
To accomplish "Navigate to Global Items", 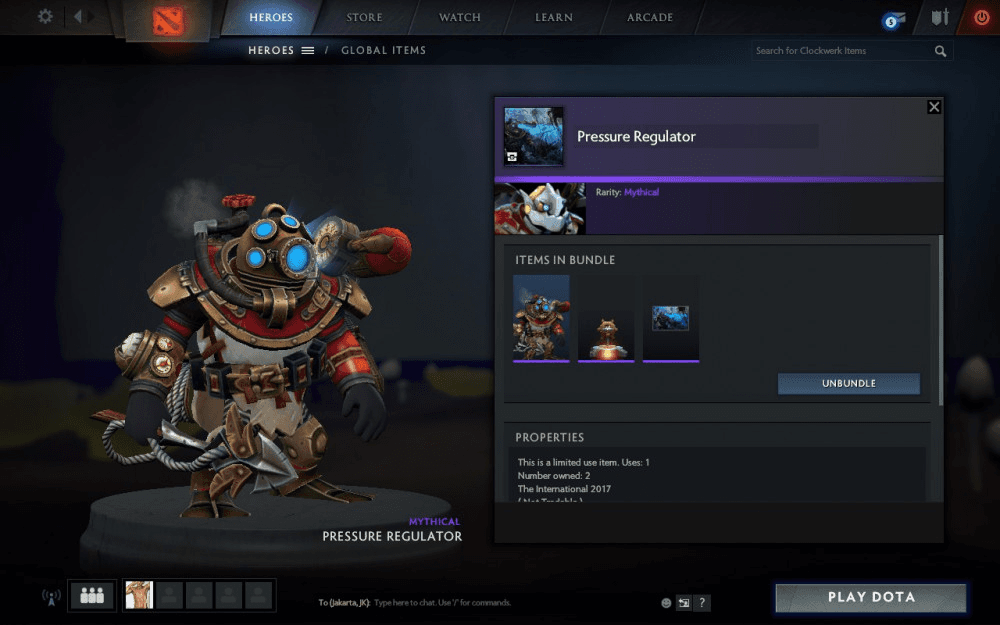I will coord(383,50).
